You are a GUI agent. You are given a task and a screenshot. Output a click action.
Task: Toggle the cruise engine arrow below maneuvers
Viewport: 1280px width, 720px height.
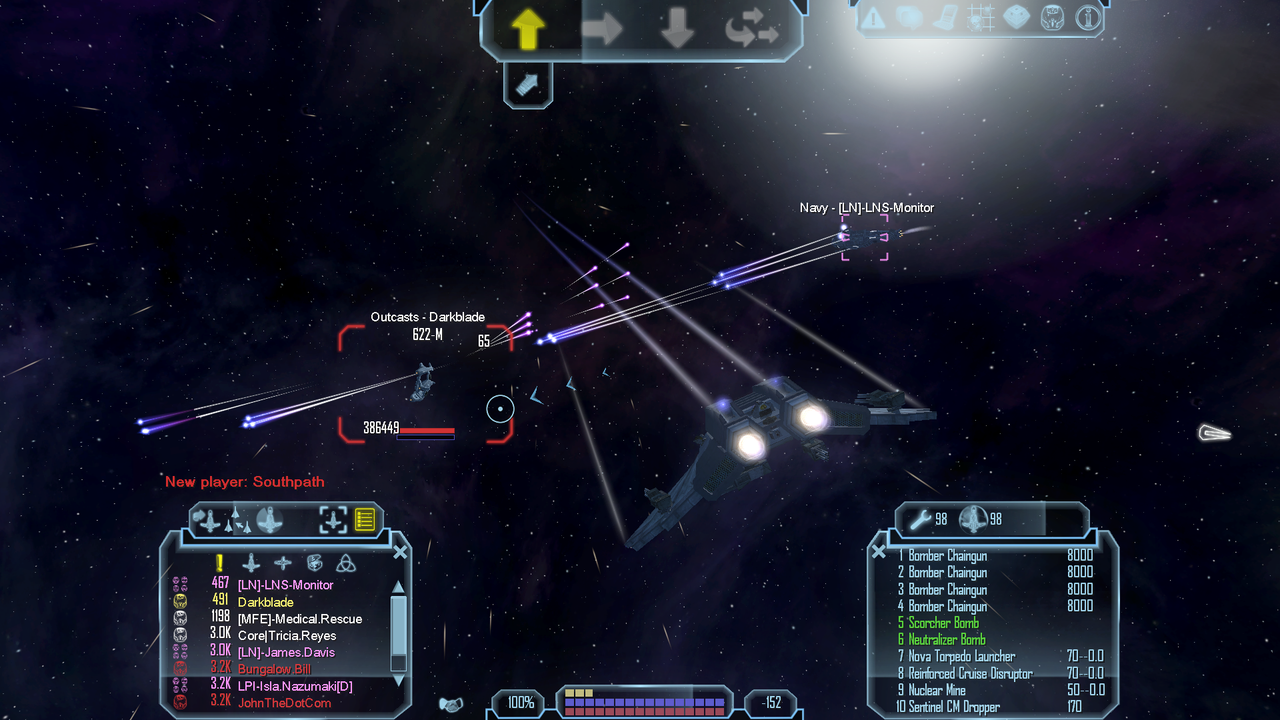(x=527, y=86)
